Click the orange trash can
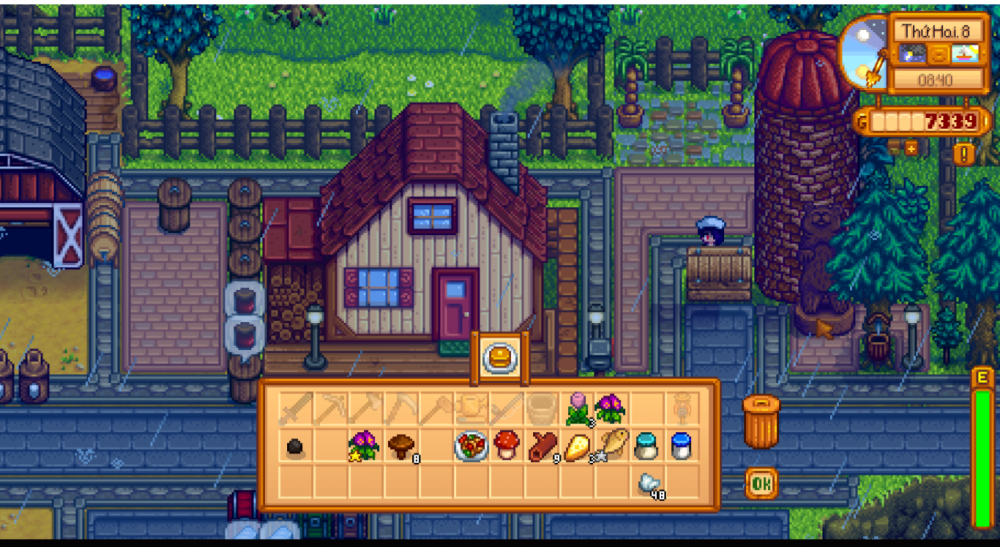Image resolution: width=1000 pixels, height=547 pixels. tap(760, 421)
